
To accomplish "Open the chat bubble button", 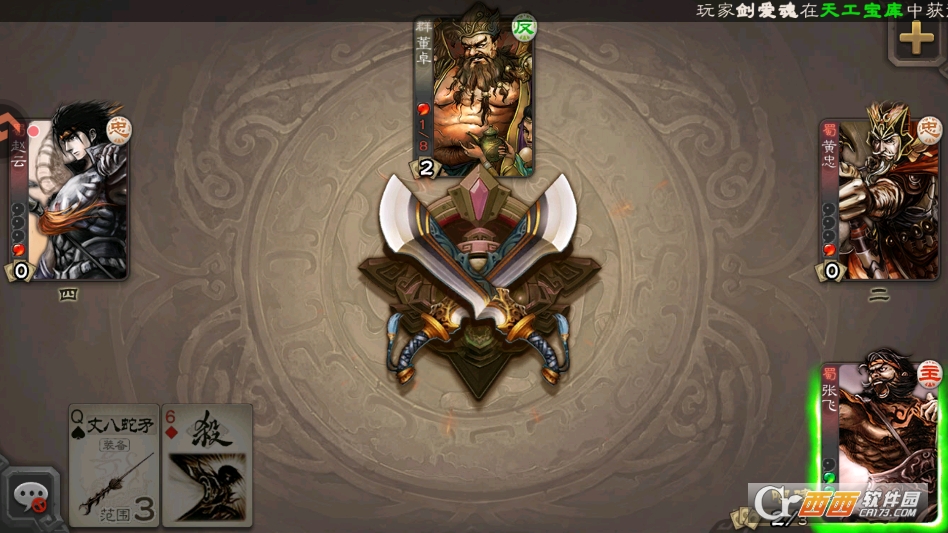I will (x=31, y=496).
